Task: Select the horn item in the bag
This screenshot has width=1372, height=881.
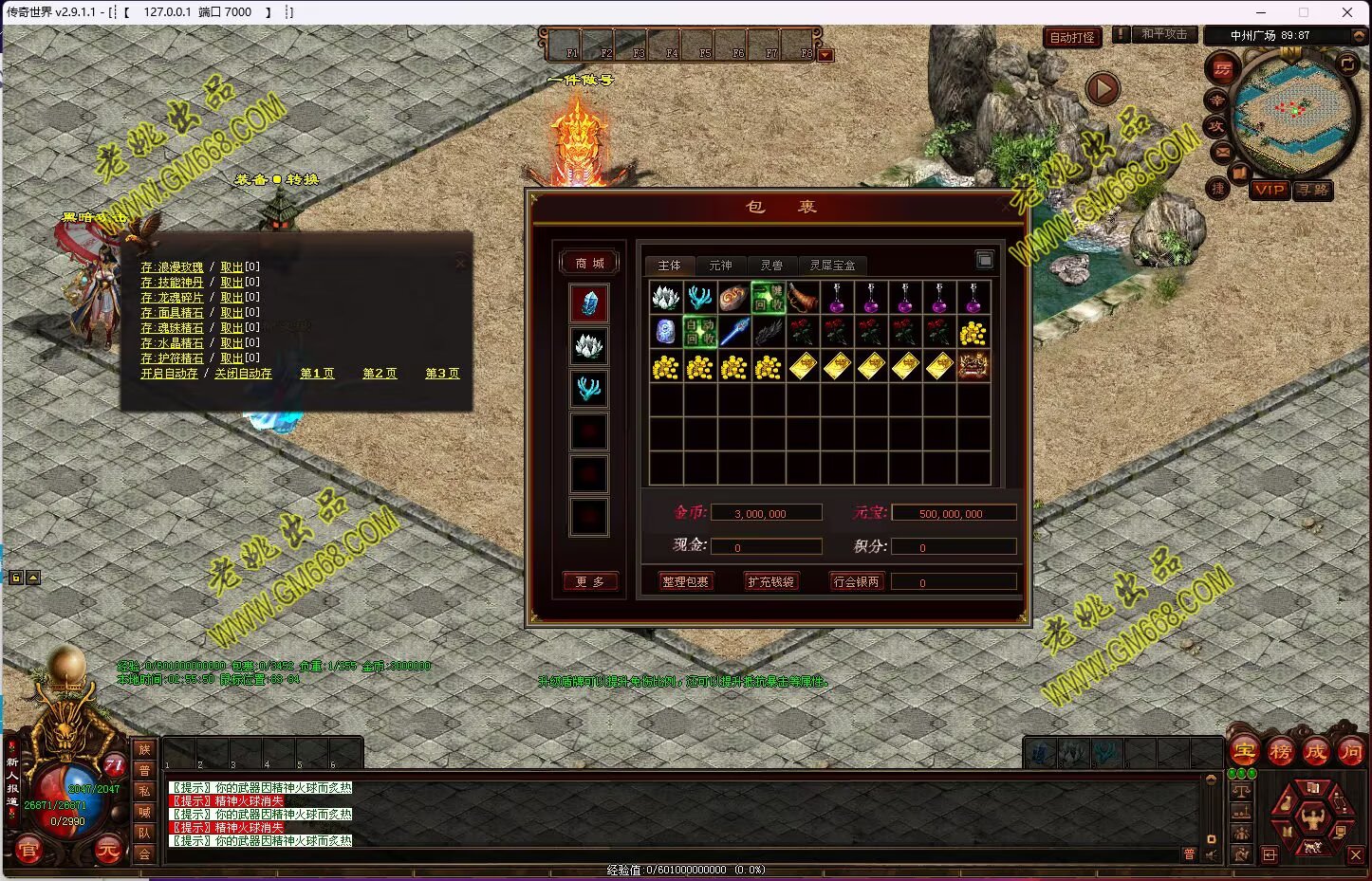Action: coord(803,298)
